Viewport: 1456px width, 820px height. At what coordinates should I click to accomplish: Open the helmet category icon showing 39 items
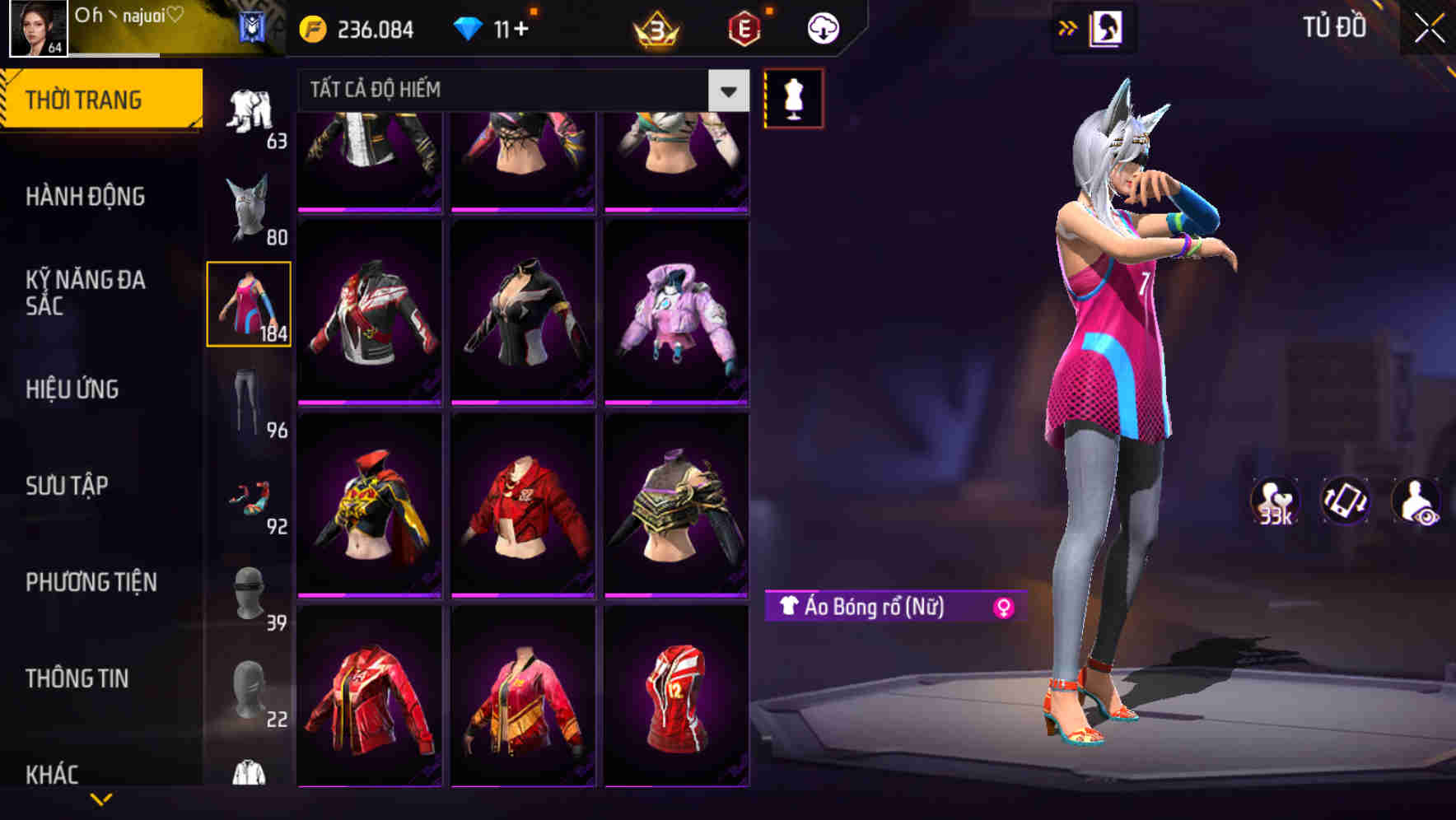[x=250, y=593]
